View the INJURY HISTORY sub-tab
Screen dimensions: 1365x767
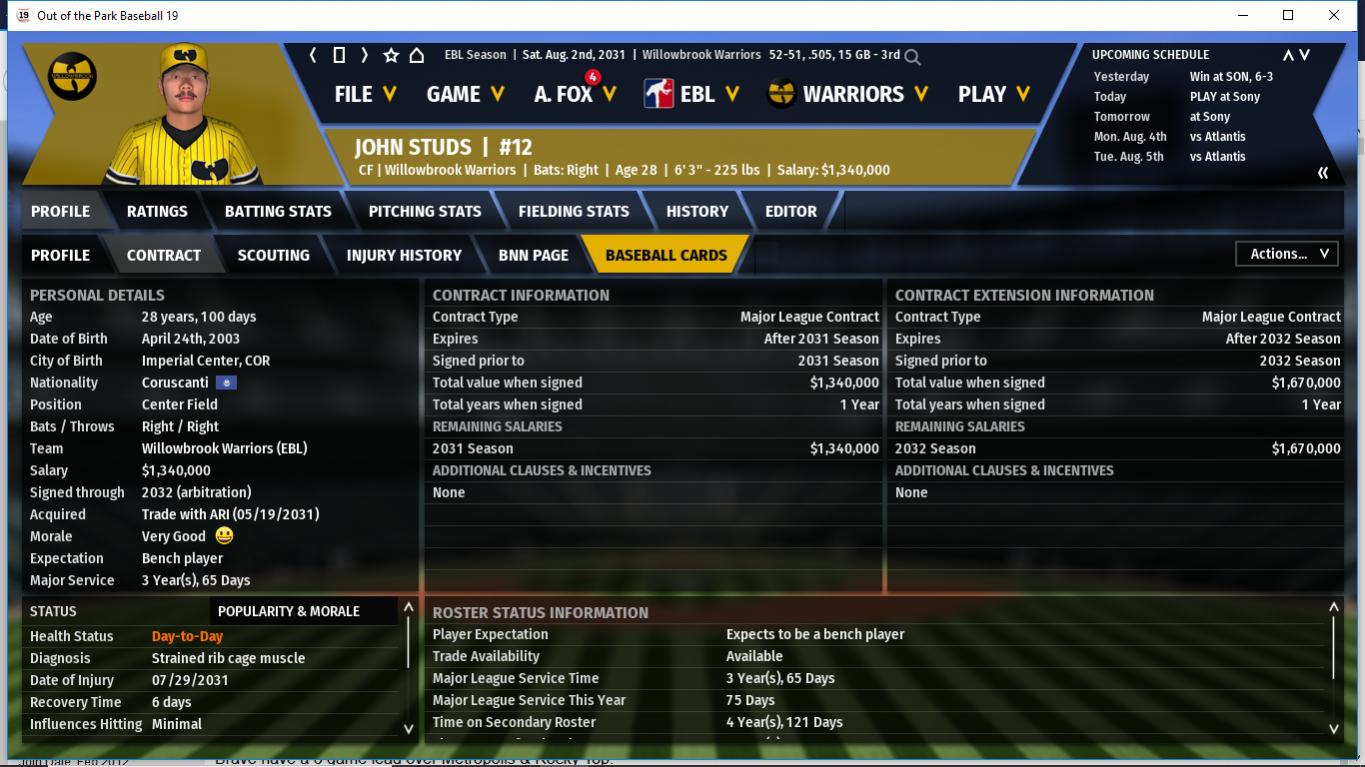click(x=404, y=255)
